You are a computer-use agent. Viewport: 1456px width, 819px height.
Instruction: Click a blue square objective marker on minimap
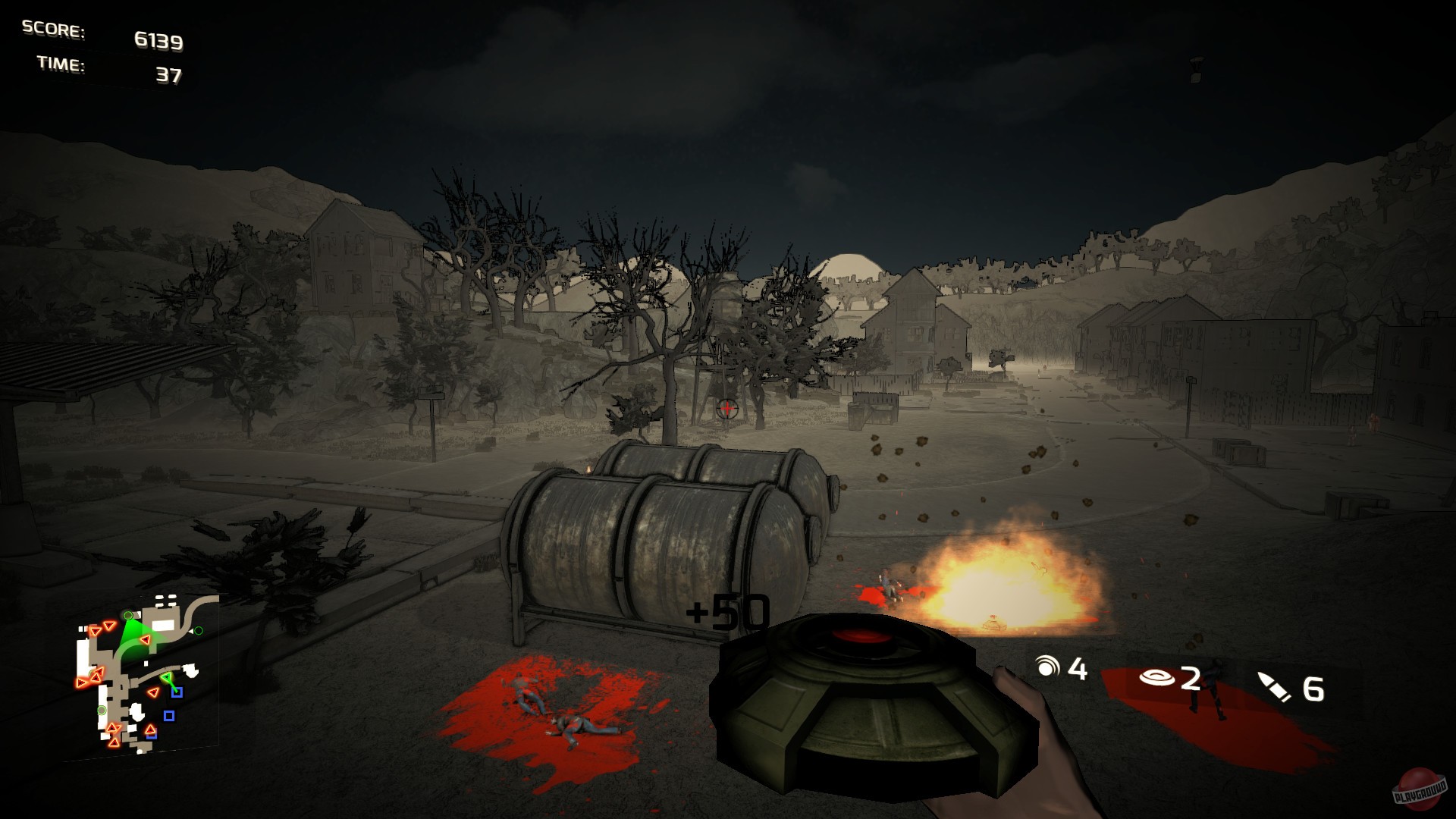pos(177,692)
